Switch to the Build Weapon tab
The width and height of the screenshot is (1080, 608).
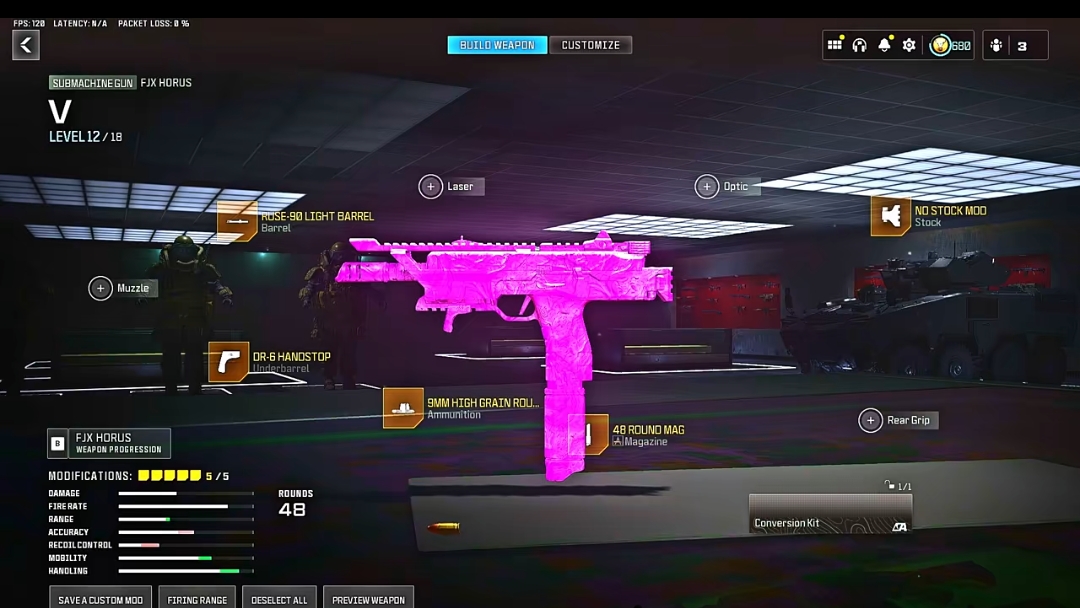[x=497, y=45]
